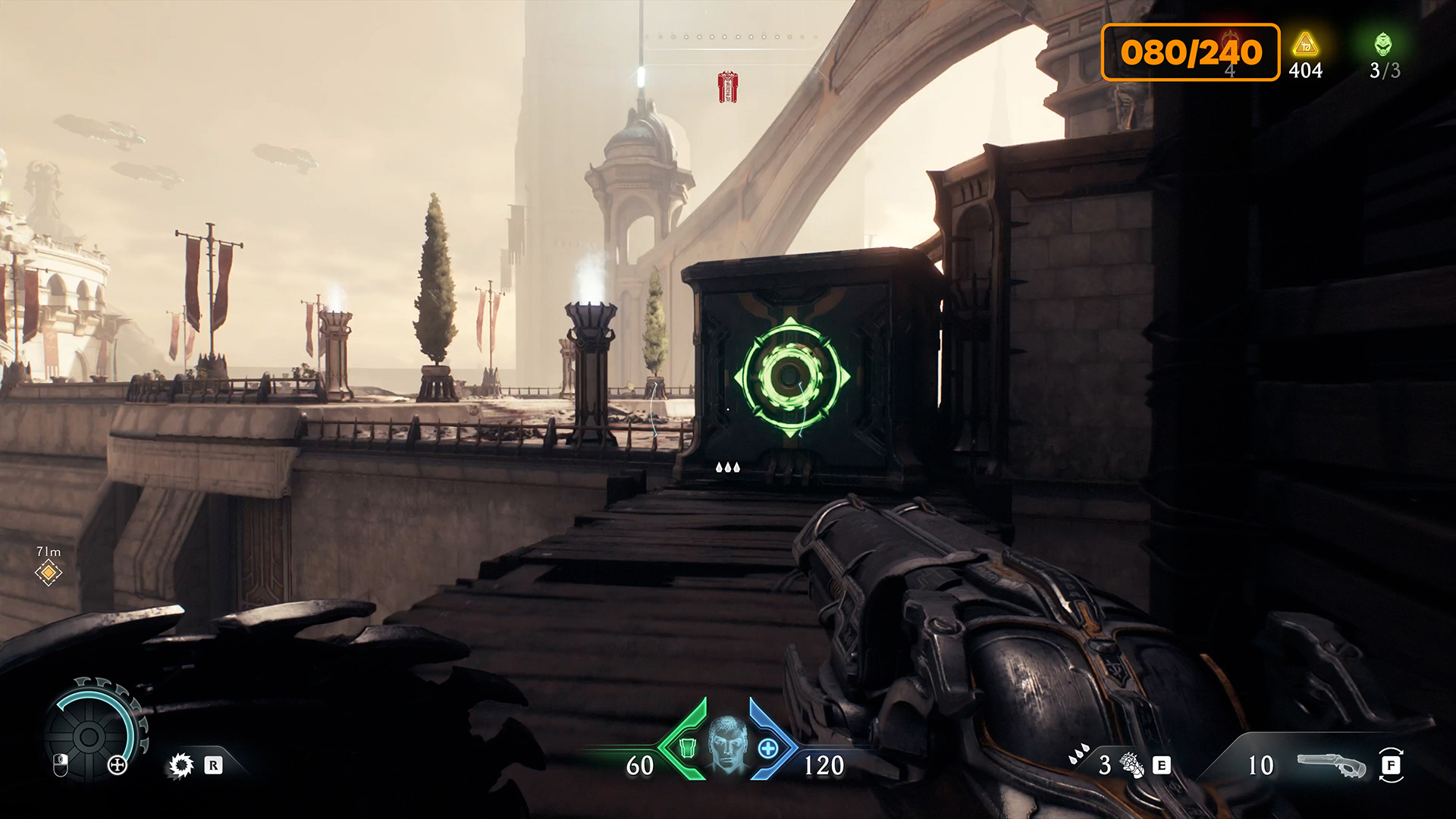Click the yellow gold currency triangle icon
This screenshot has height=819, width=1456.
[x=1305, y=45]
